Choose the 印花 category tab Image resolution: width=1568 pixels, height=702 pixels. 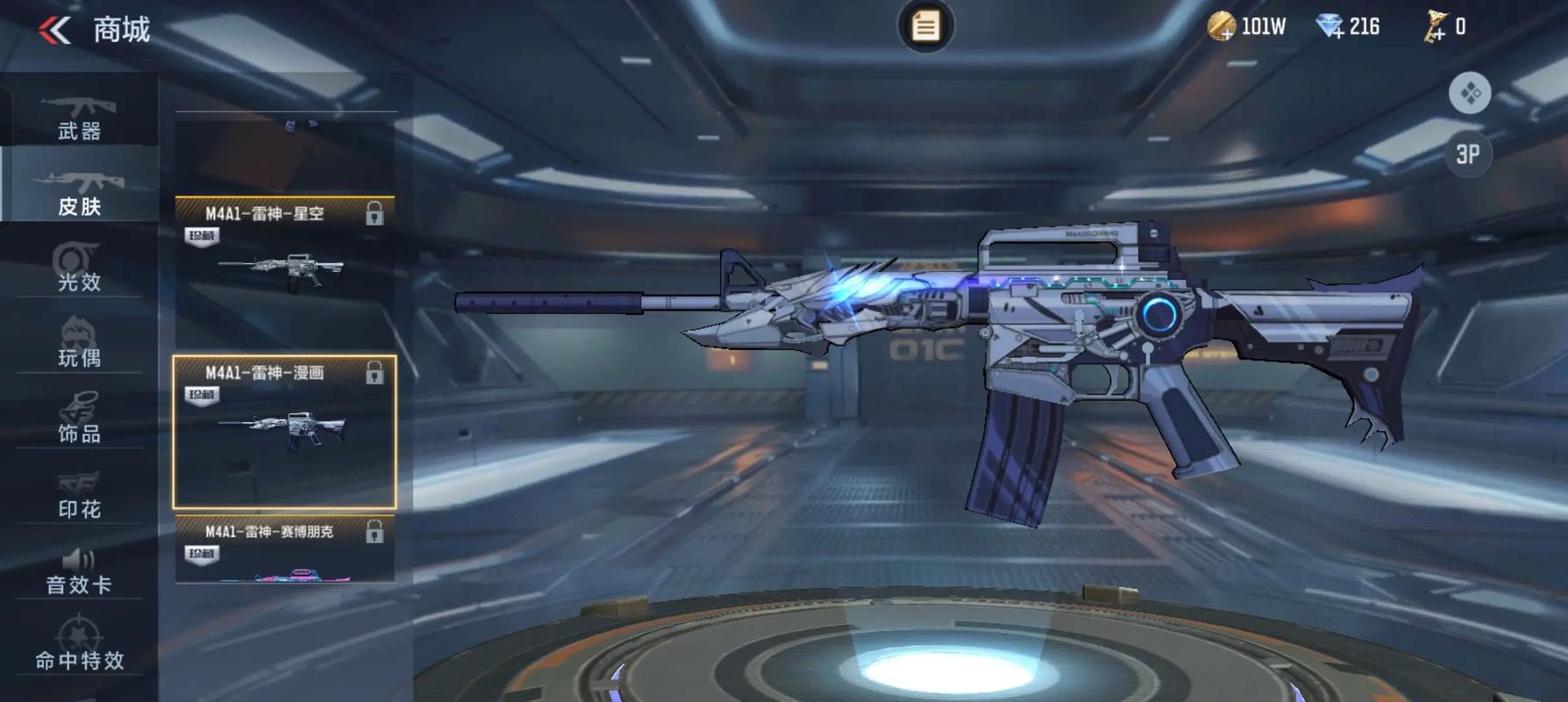79,494
